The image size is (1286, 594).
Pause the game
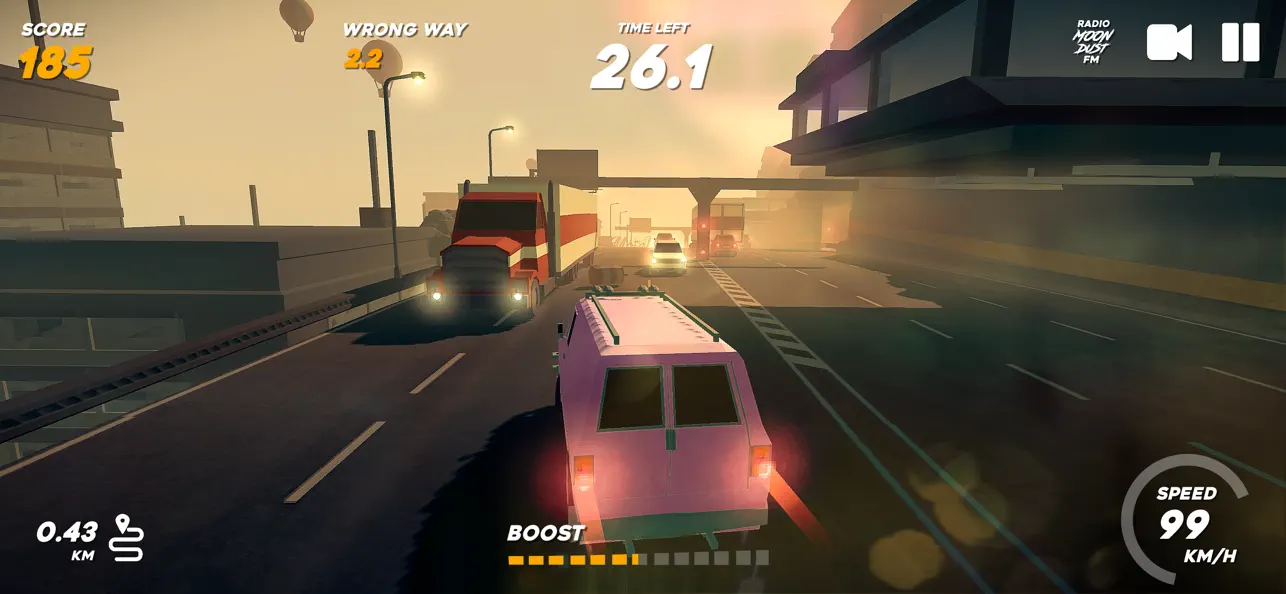1240,43
